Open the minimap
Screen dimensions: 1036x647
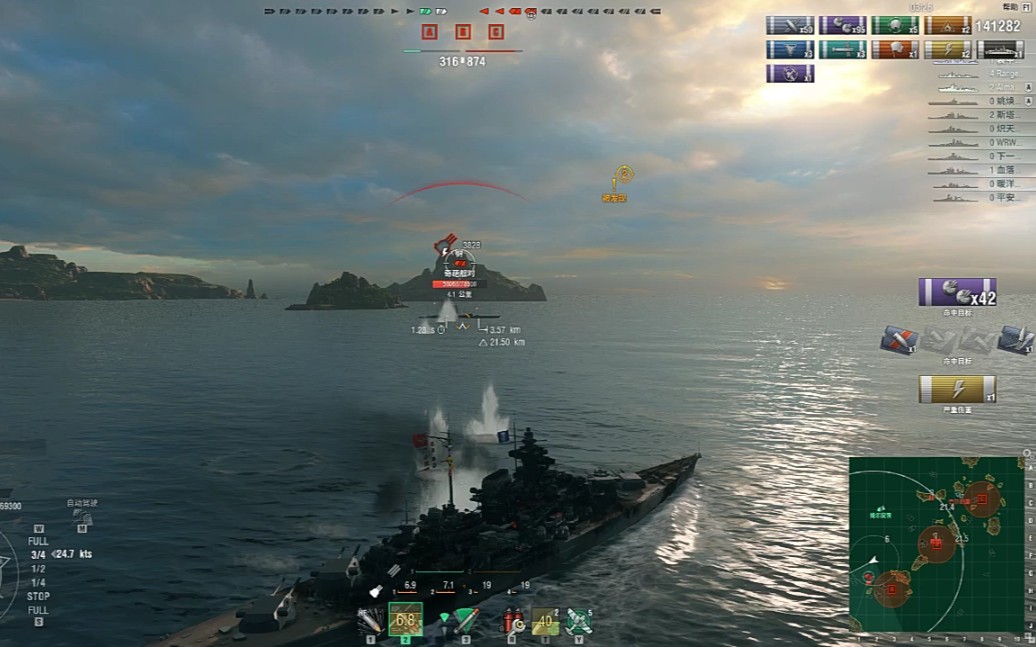tap(937, 544)
